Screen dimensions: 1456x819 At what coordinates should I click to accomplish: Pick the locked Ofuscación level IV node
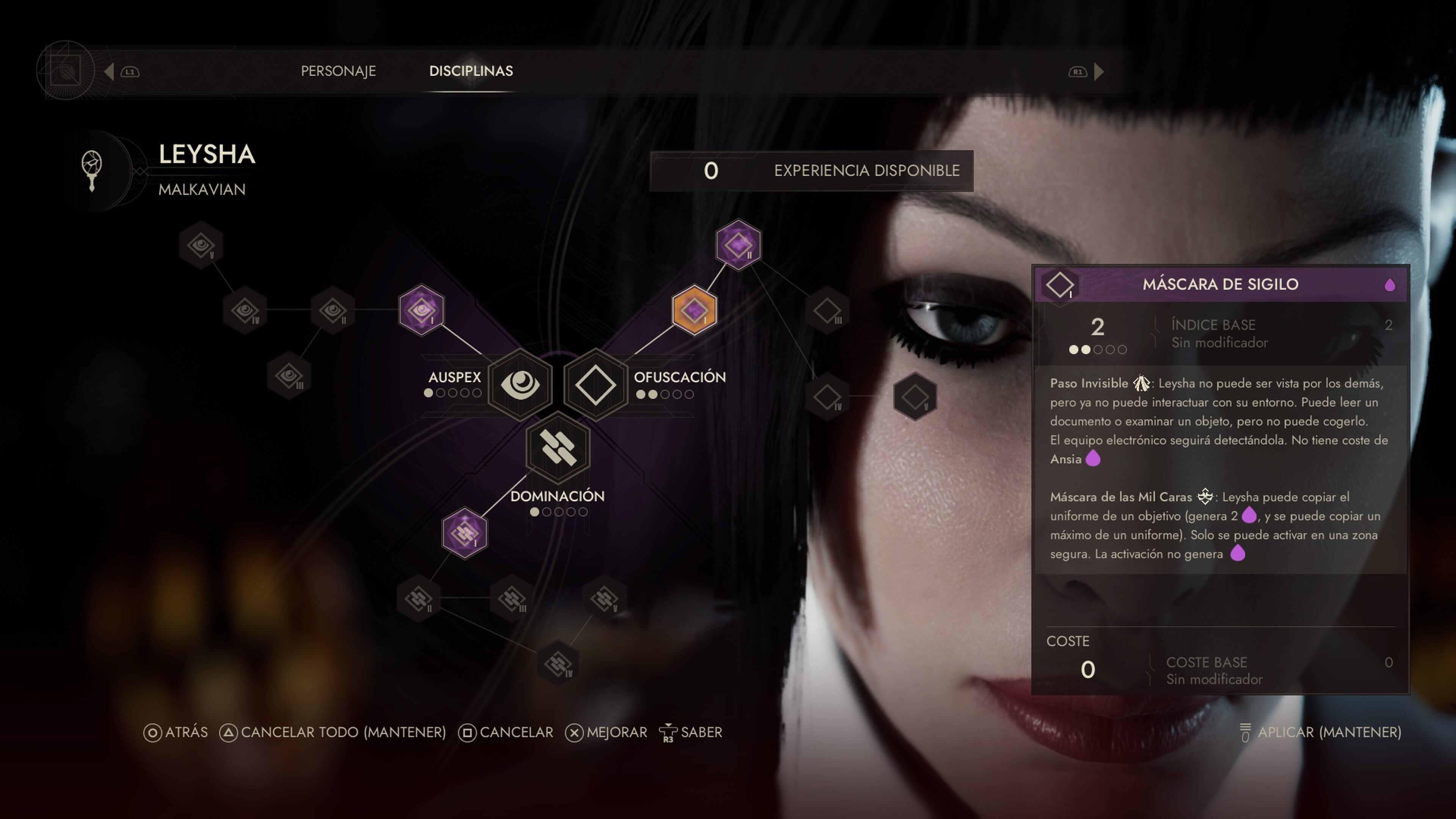point(827,397)
